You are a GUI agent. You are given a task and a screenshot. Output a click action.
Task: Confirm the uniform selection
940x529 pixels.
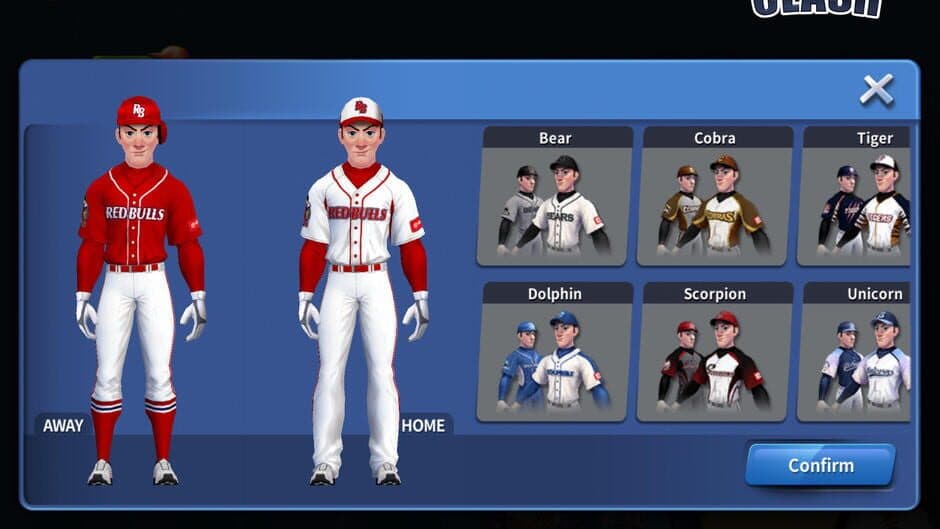click(x=820, y=465)
